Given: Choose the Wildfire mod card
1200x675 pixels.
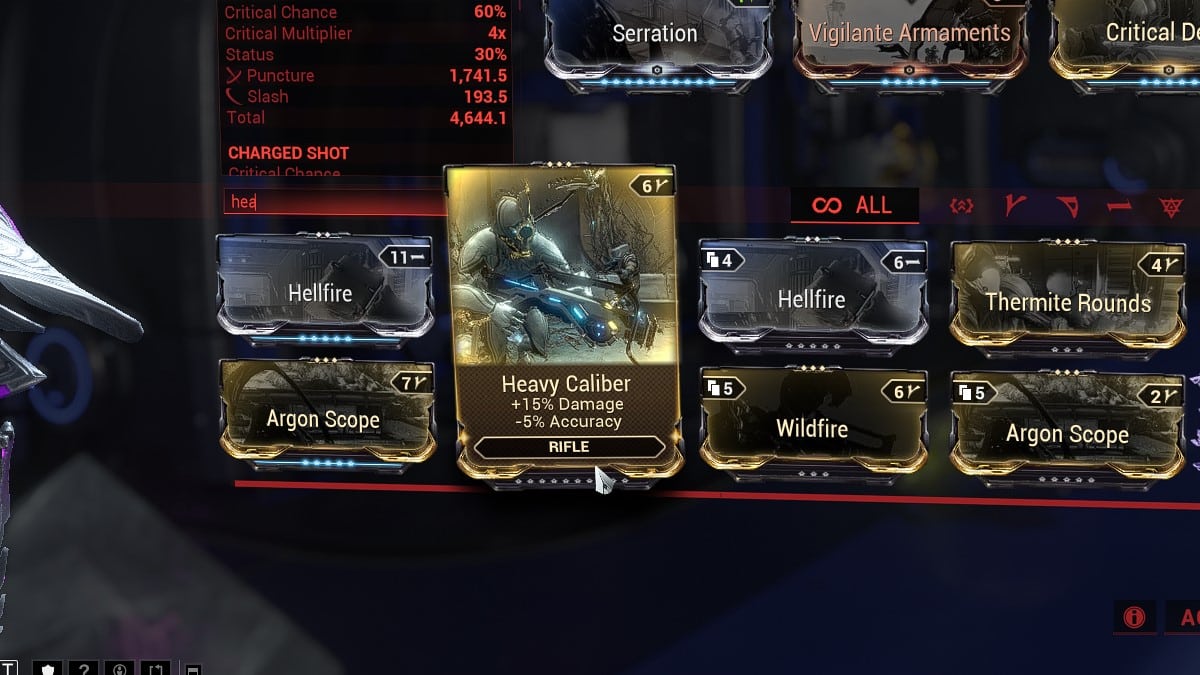Looking at the screenshot, I should (812, 429).
